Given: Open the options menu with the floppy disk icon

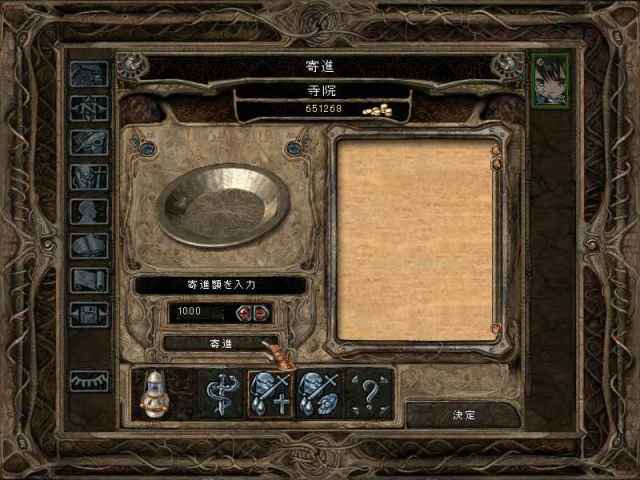Looking at the screenshot, I should tap(89, 314).
